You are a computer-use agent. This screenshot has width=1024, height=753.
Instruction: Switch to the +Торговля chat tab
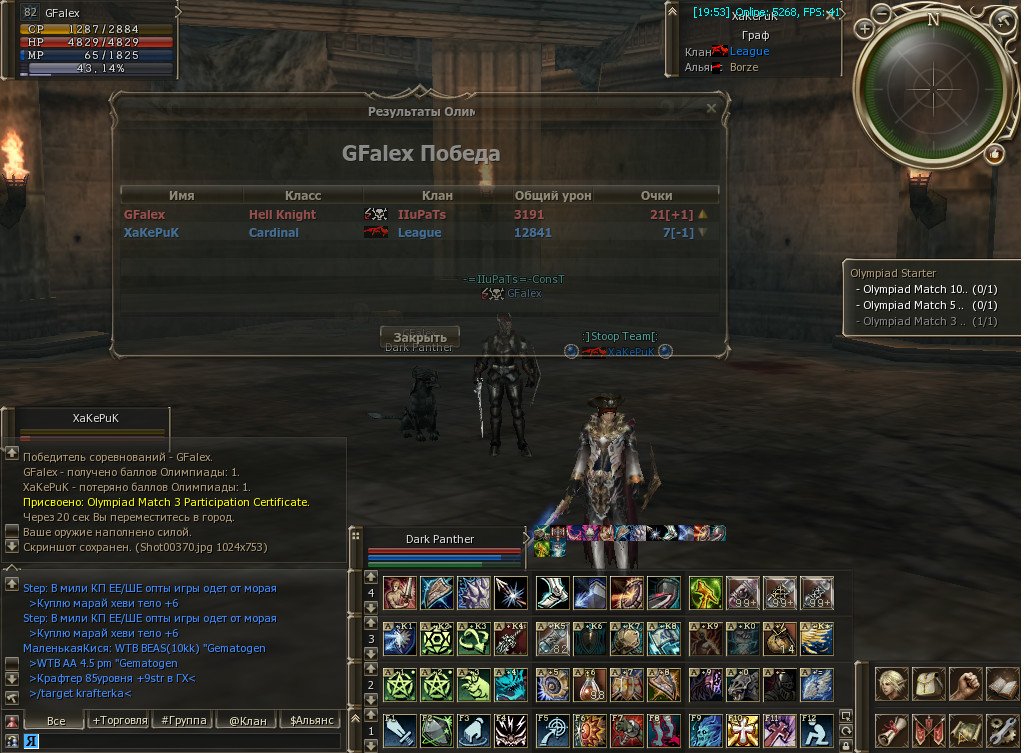click(119, 720)
